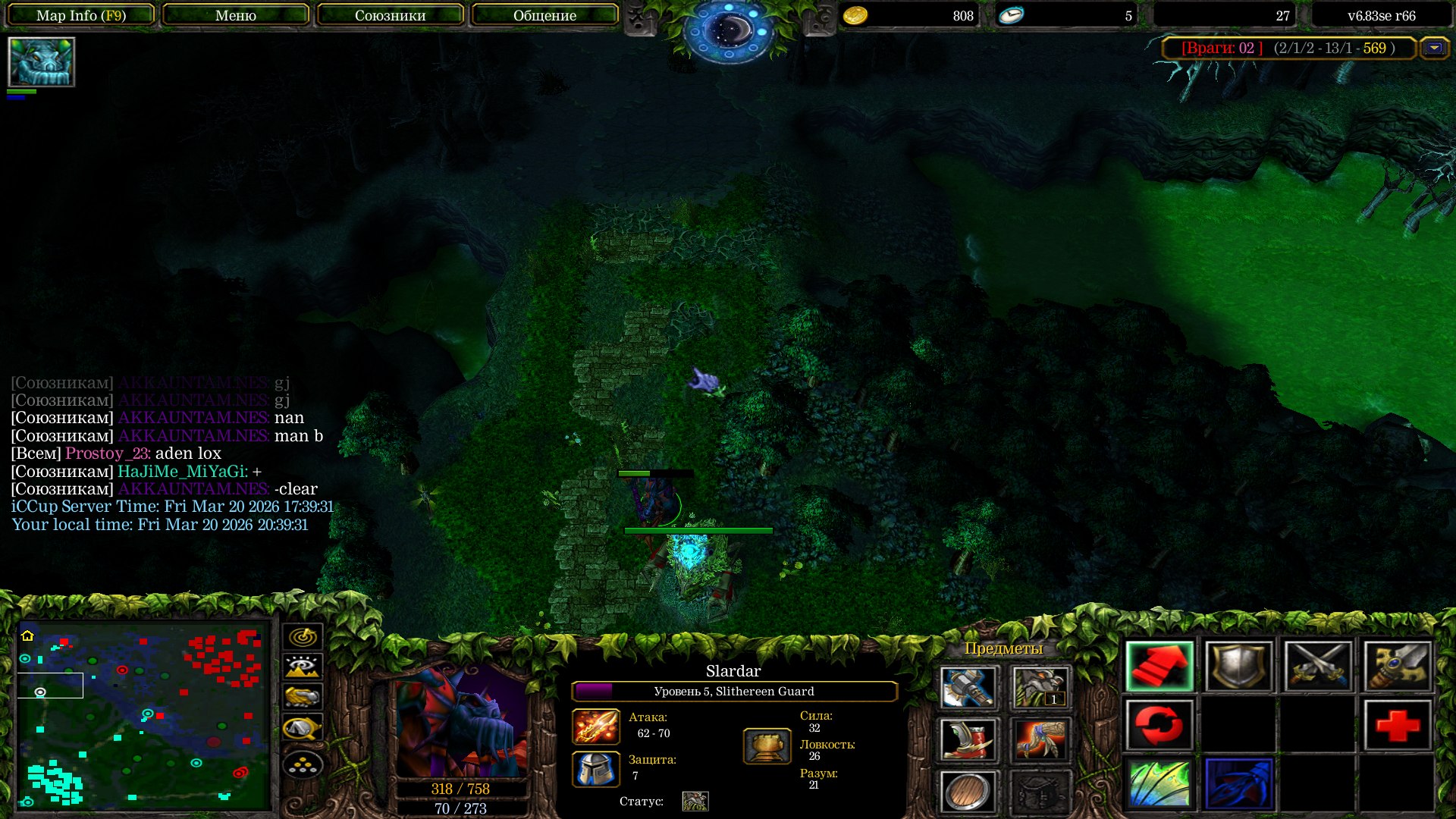Toggle the formation movement button
The image size is (1456, 819).
(303, 764)
